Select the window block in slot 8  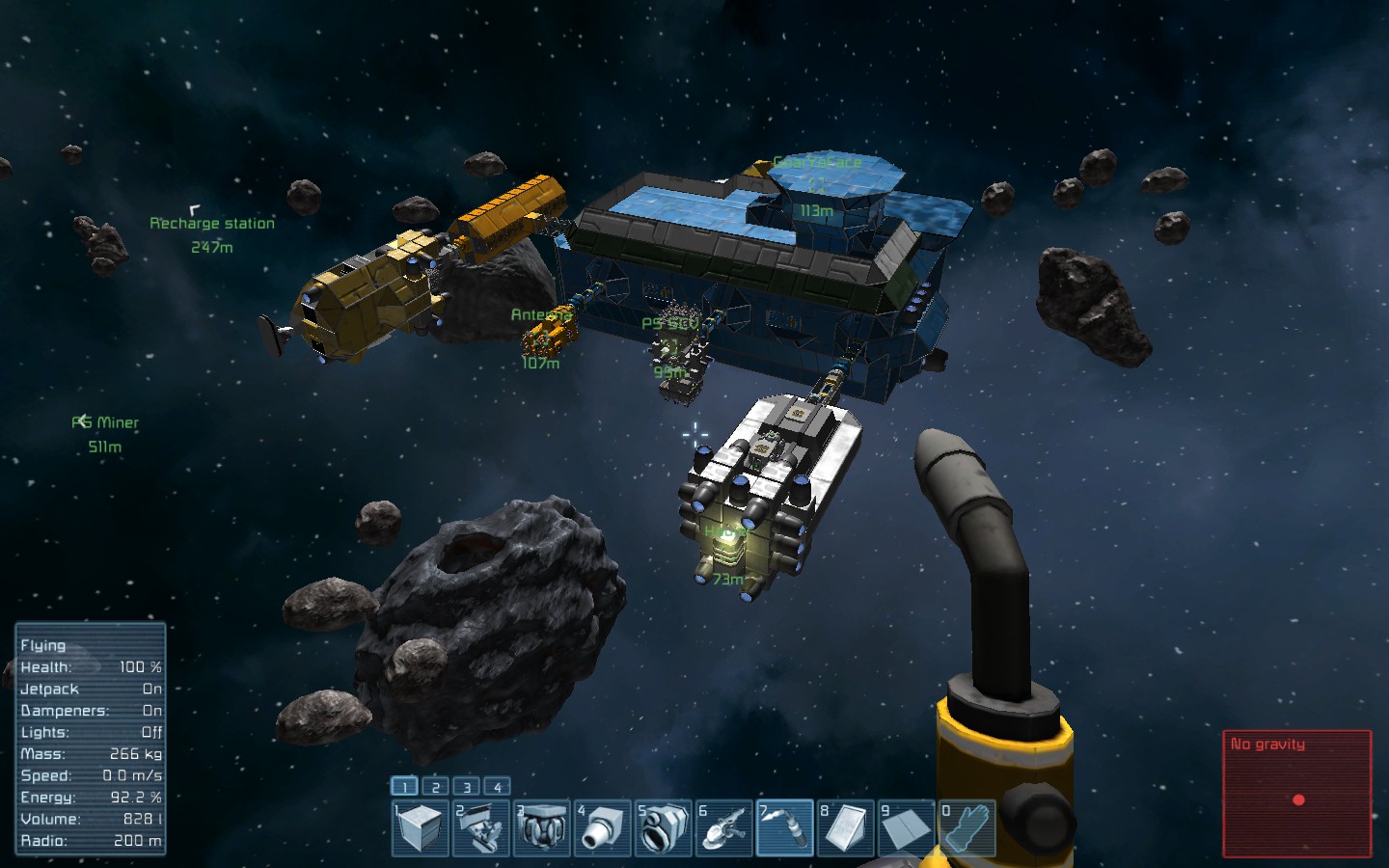point(846,828)
